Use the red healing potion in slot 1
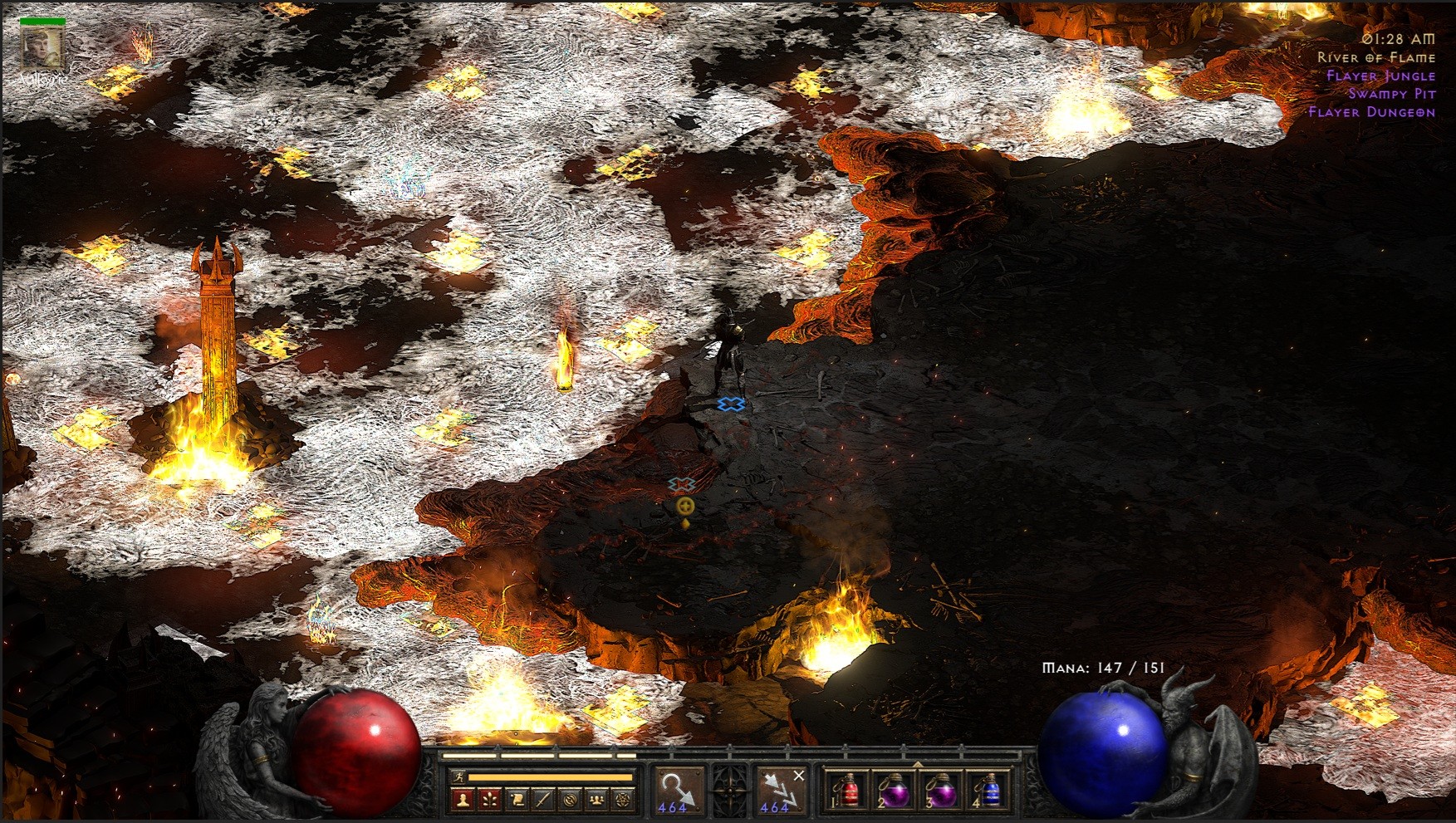This screenshot has width=1456, height=823. click(x=847, y=791)
